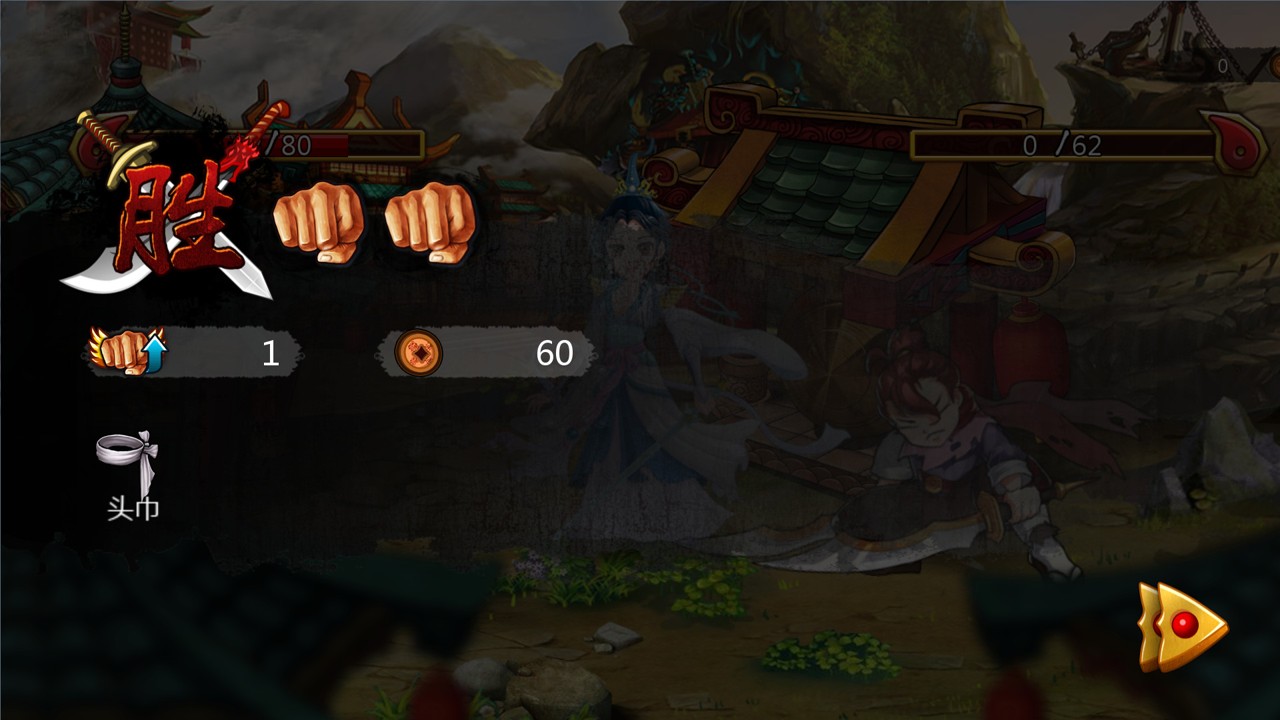Select the 头巾 headband reward item

130,462
